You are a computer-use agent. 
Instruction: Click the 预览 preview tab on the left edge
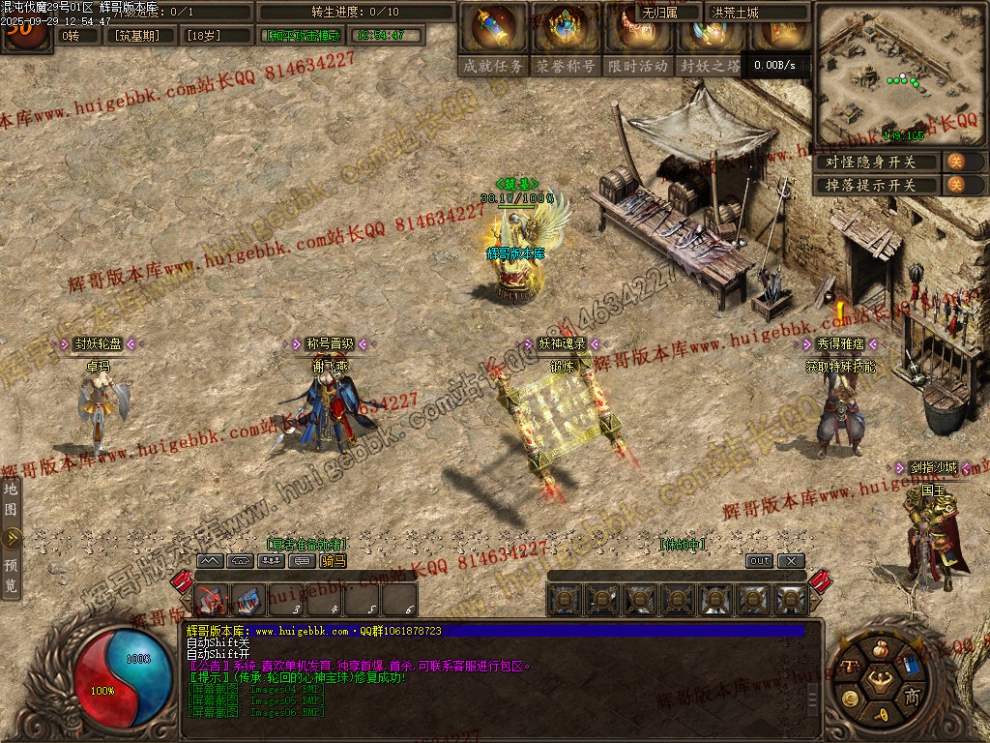10,577
